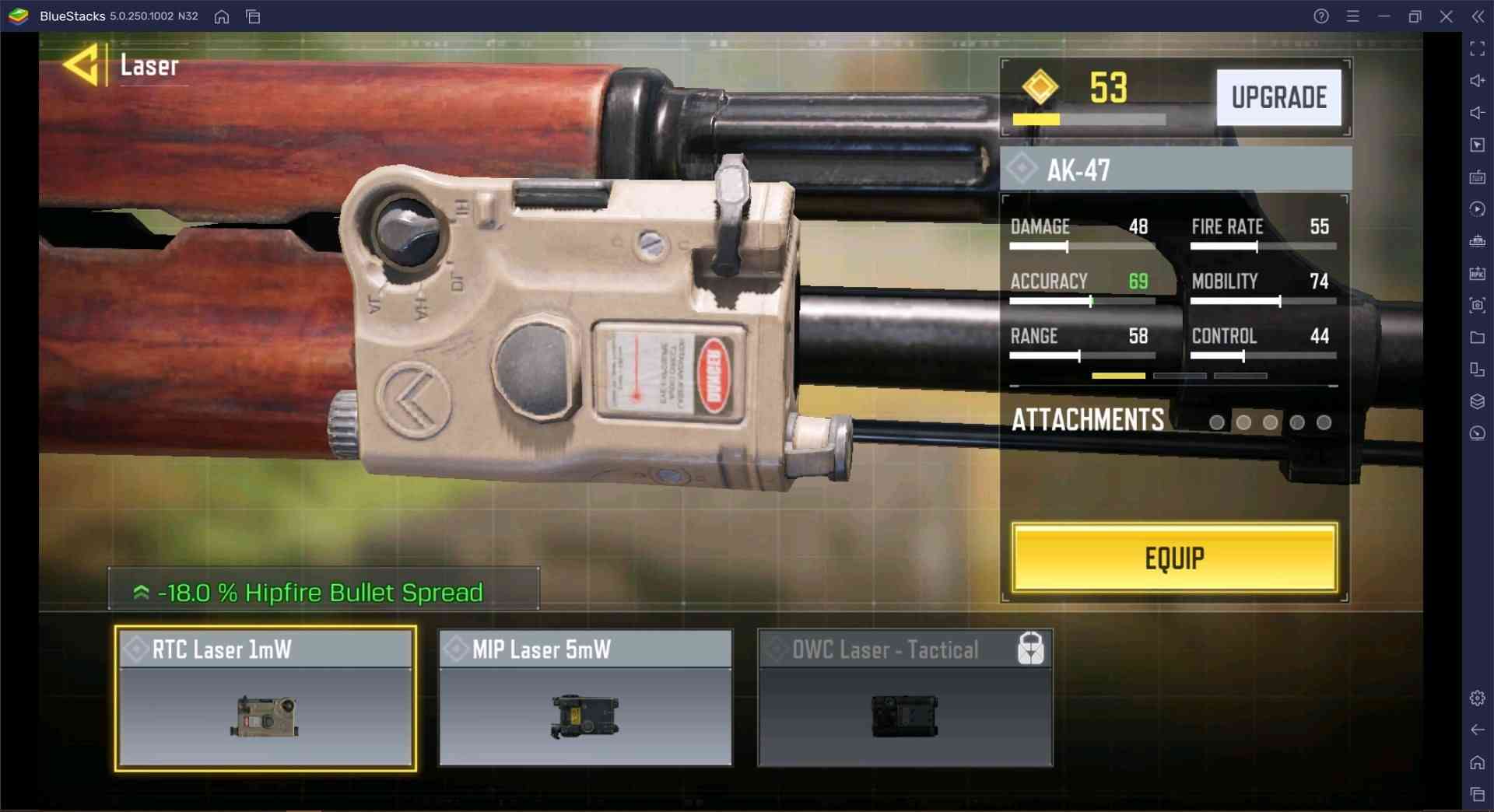This screenshot has height=812, width=1494.
Task: Go back using the yellow arrow
Action: point(81,65)
